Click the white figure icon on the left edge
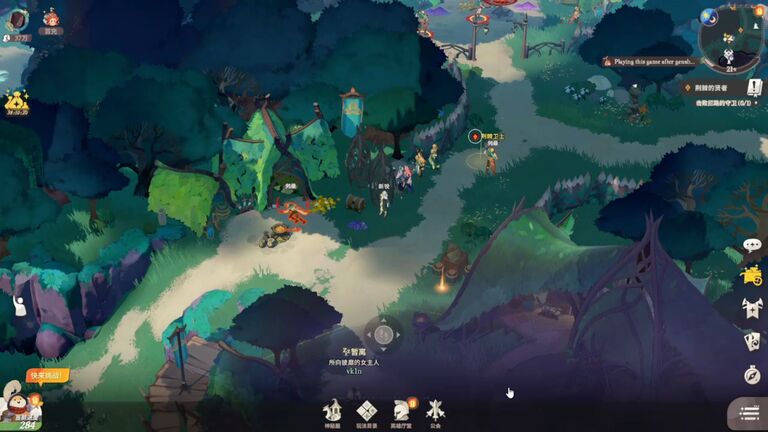 (18, 306)
